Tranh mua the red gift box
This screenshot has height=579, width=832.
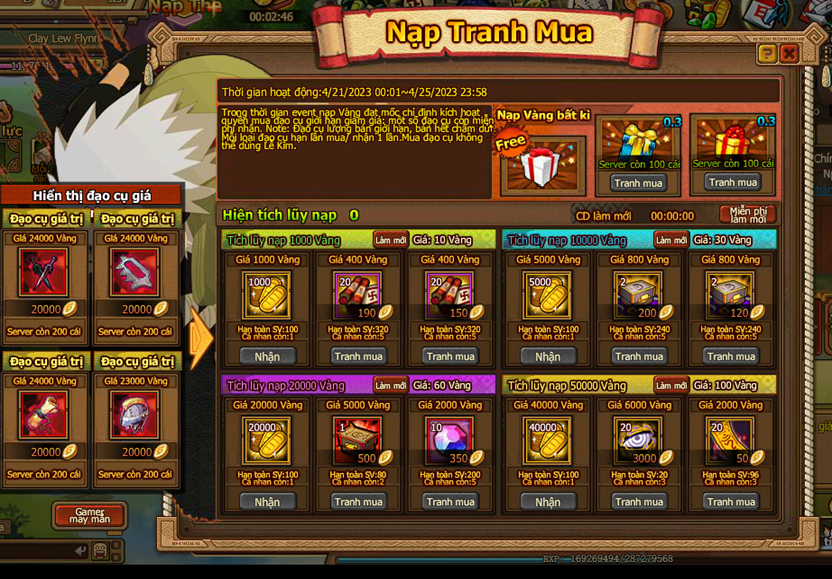pos(732,182)
